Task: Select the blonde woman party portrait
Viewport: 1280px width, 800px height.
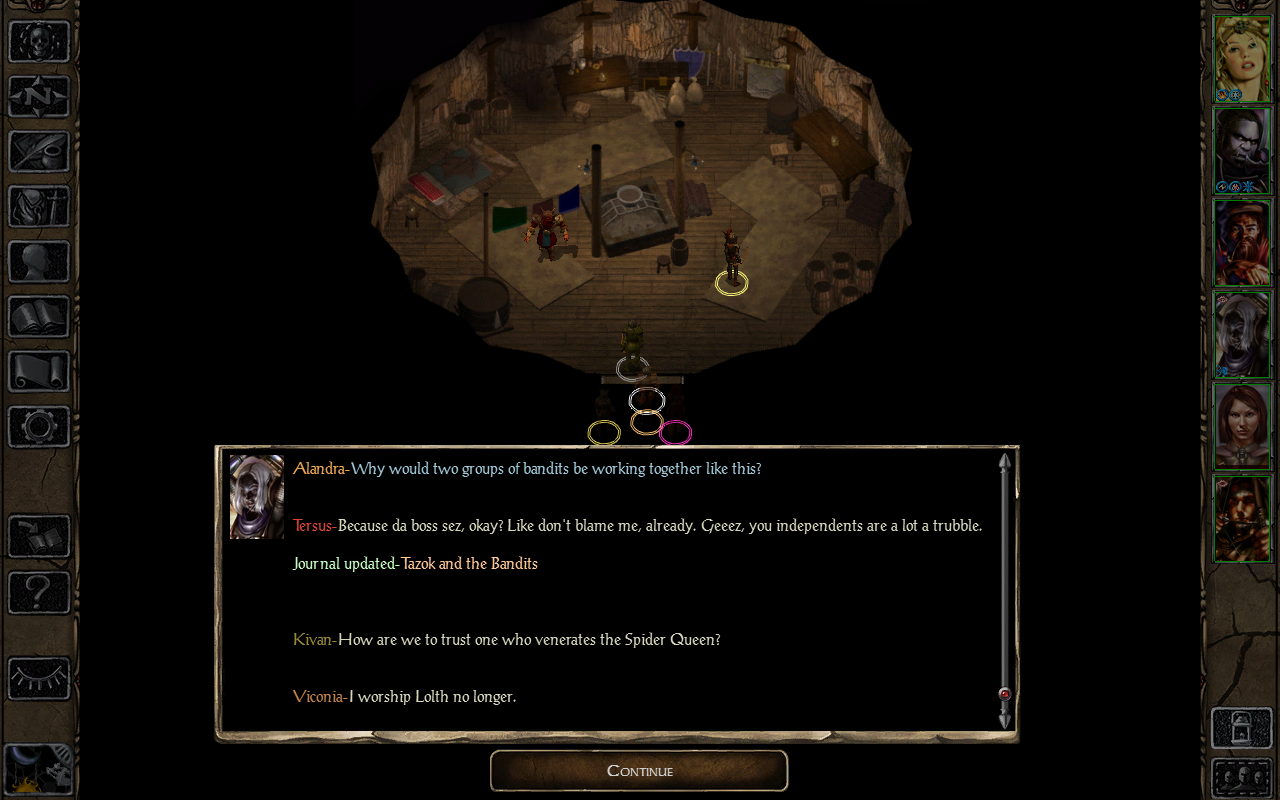Action: tap(1241, 58)
